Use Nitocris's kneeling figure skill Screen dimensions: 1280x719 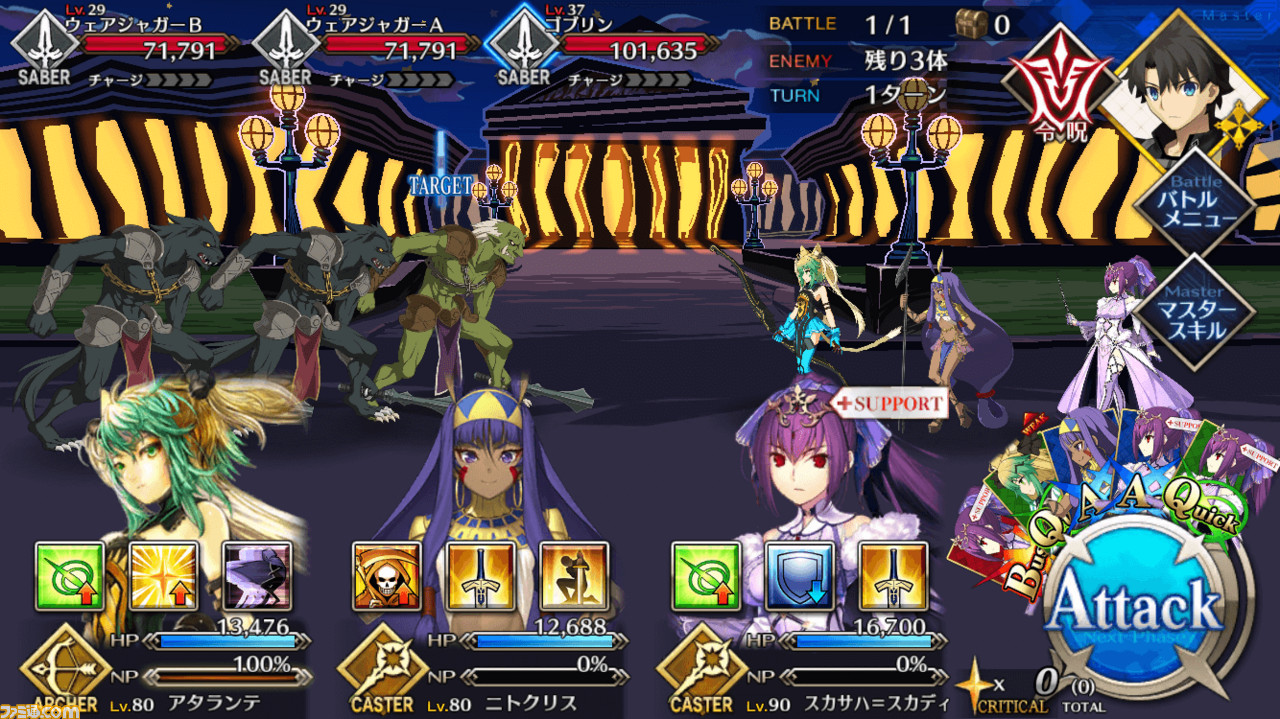tap(574, 576)
